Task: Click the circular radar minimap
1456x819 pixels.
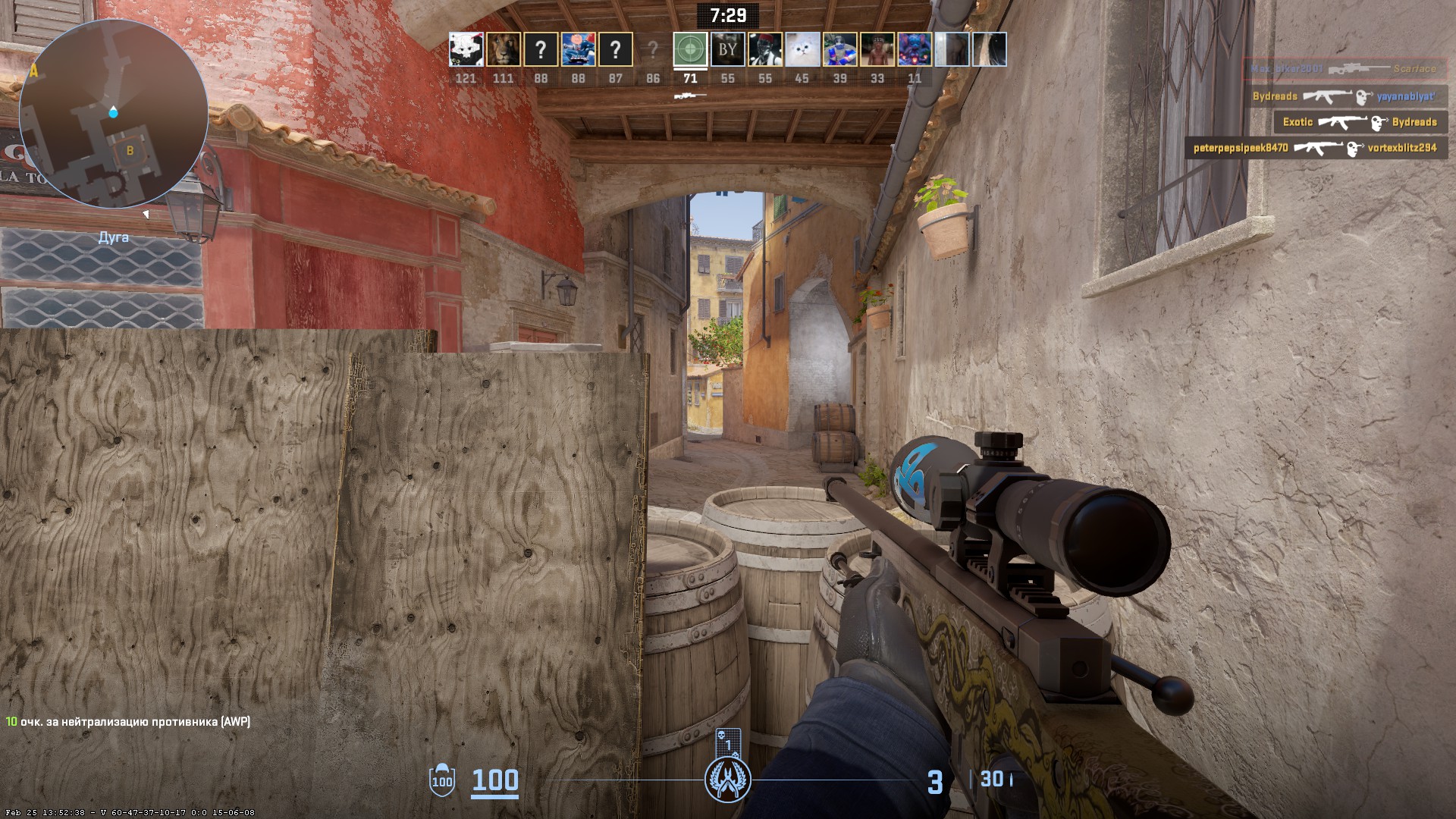Action: click(x=113, y=114)
